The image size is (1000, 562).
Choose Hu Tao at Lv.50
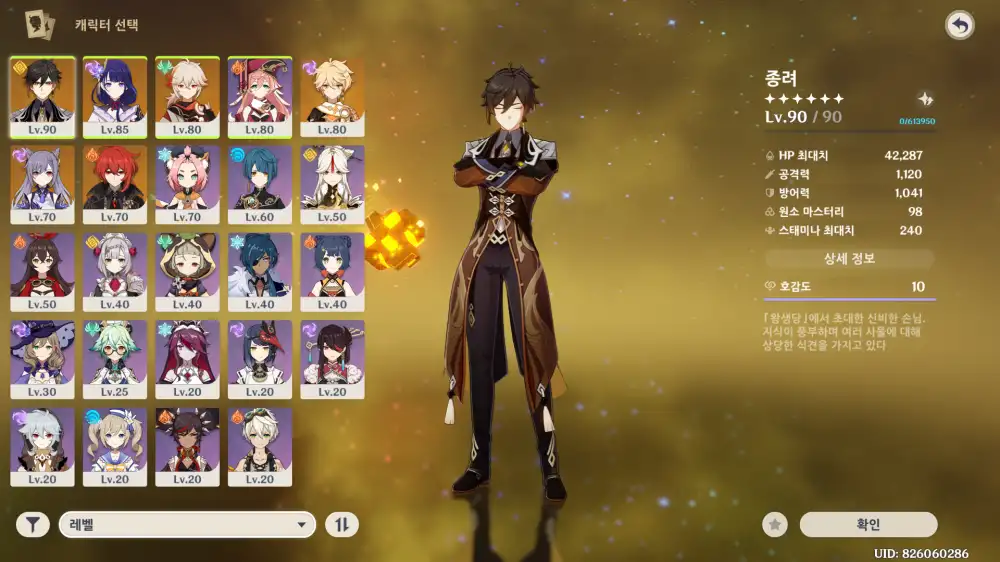point(42,271)
